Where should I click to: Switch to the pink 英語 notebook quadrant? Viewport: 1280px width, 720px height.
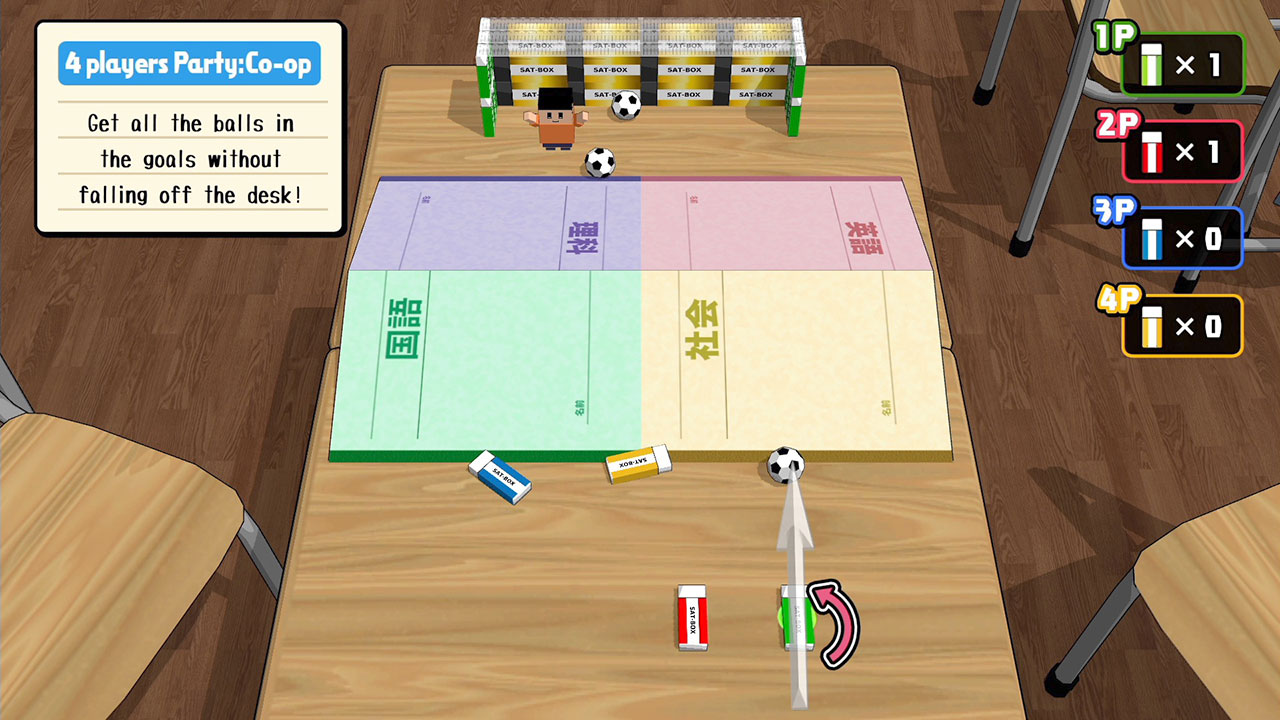[790, 220]
